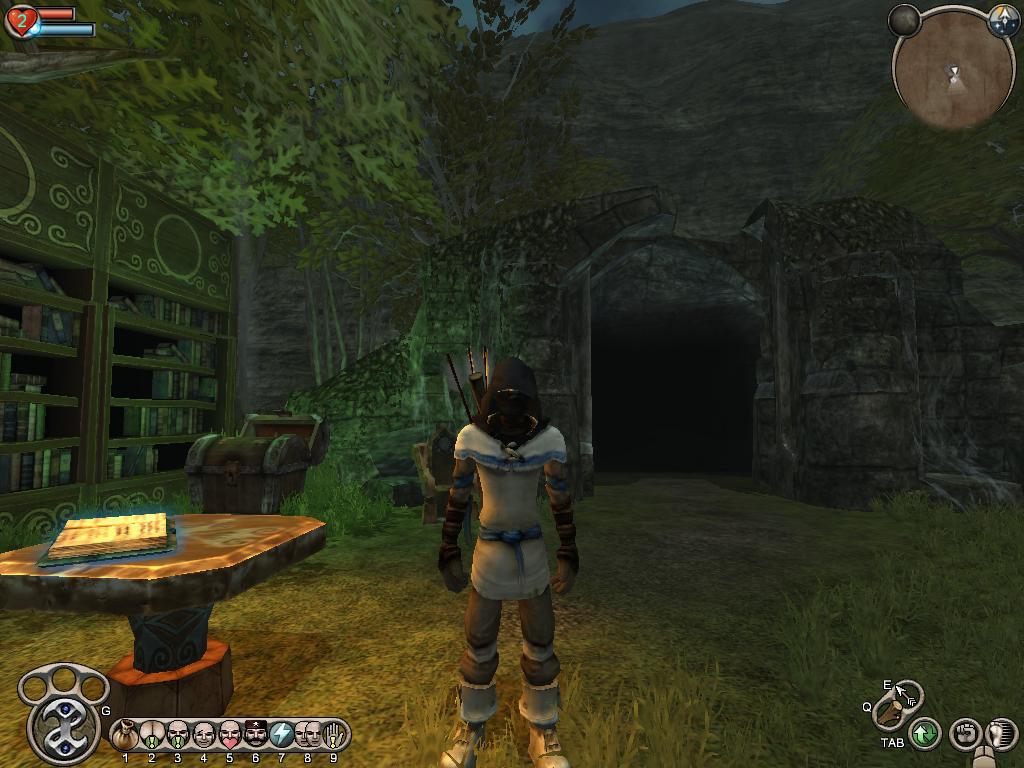Toggle the green swap arrows icon
1024x768 pixels.
[925, 734]
